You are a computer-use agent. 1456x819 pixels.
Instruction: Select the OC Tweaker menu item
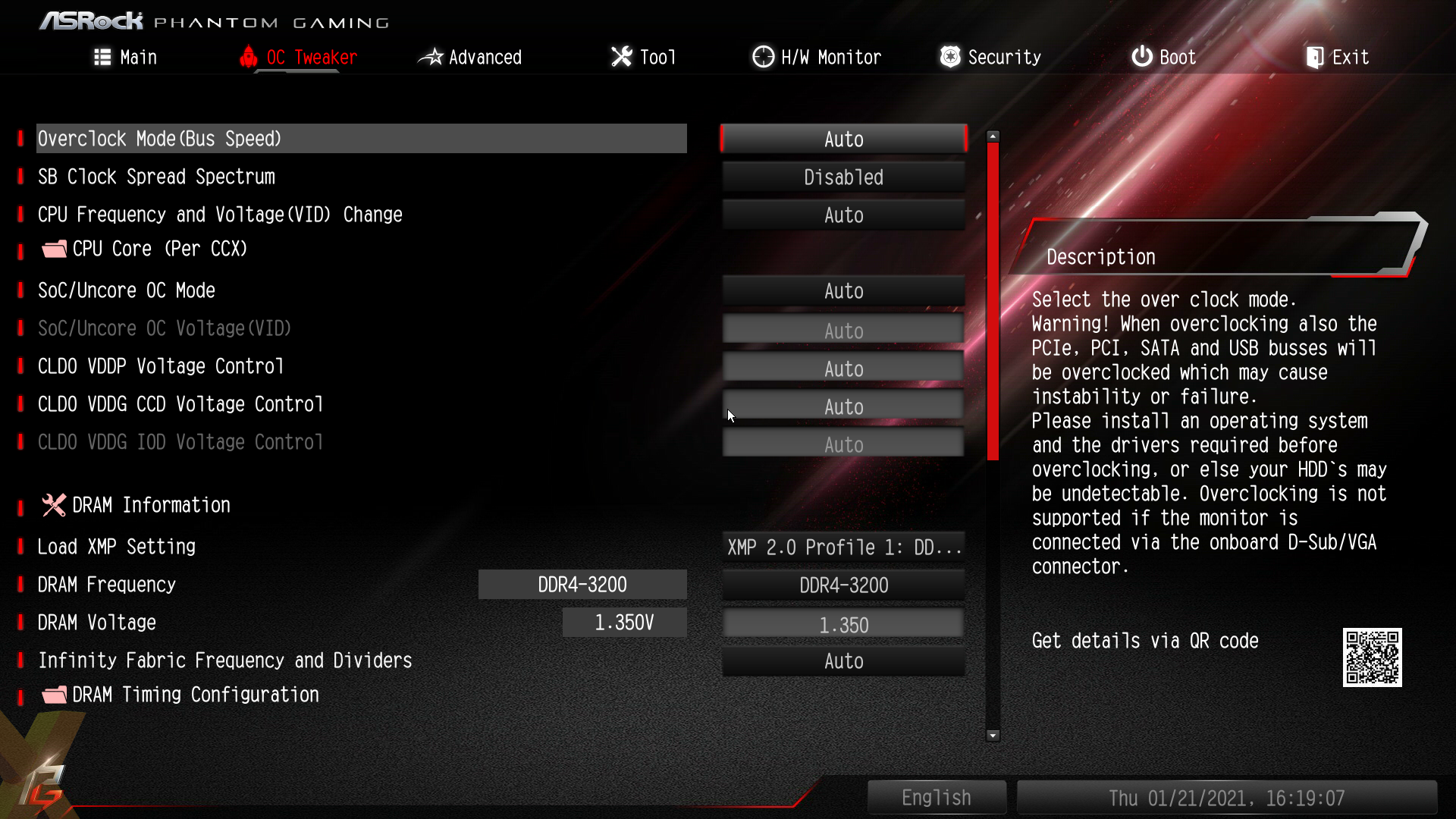[310, 56]
